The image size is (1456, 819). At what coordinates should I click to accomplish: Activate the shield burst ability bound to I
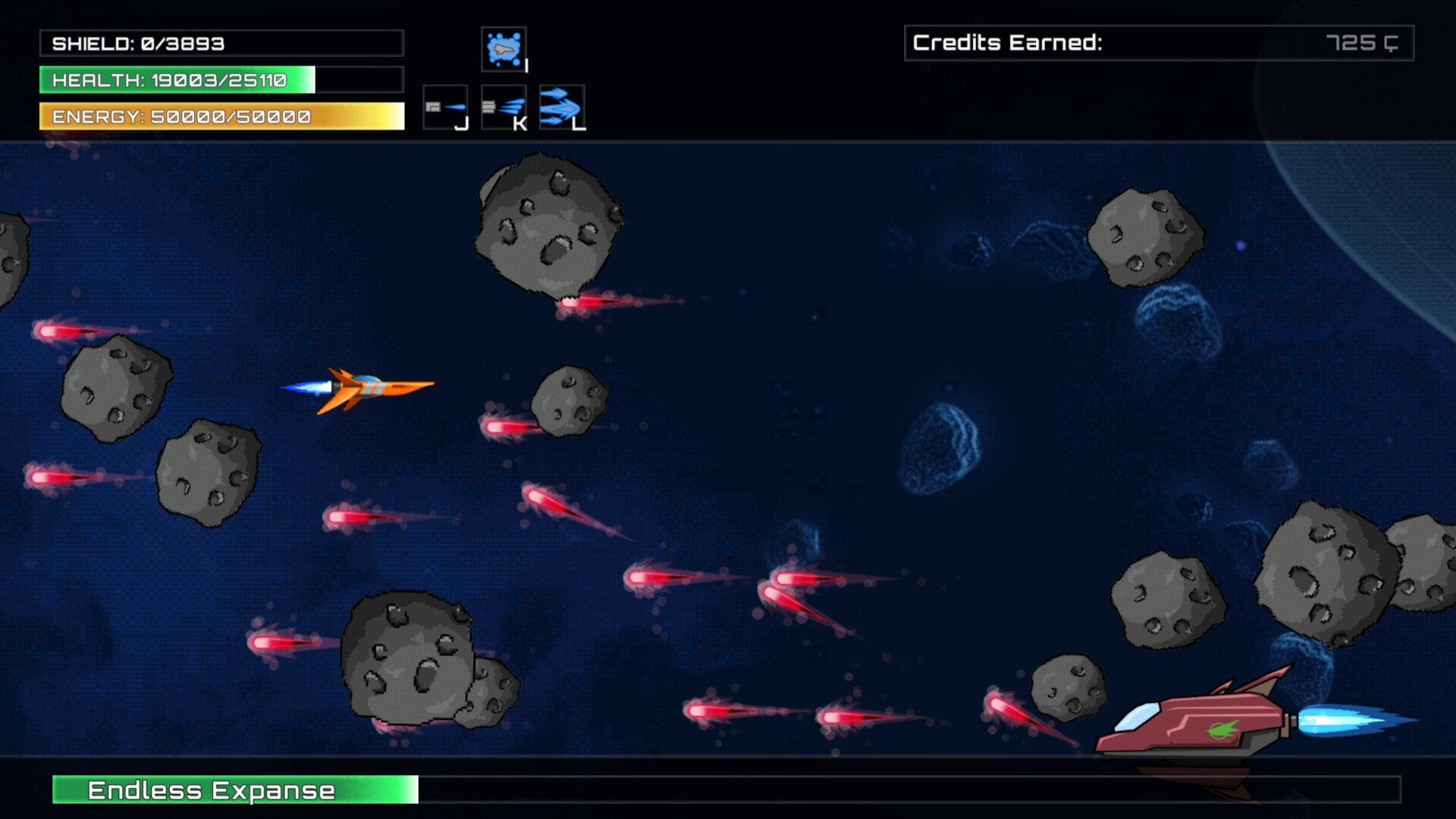505,47
